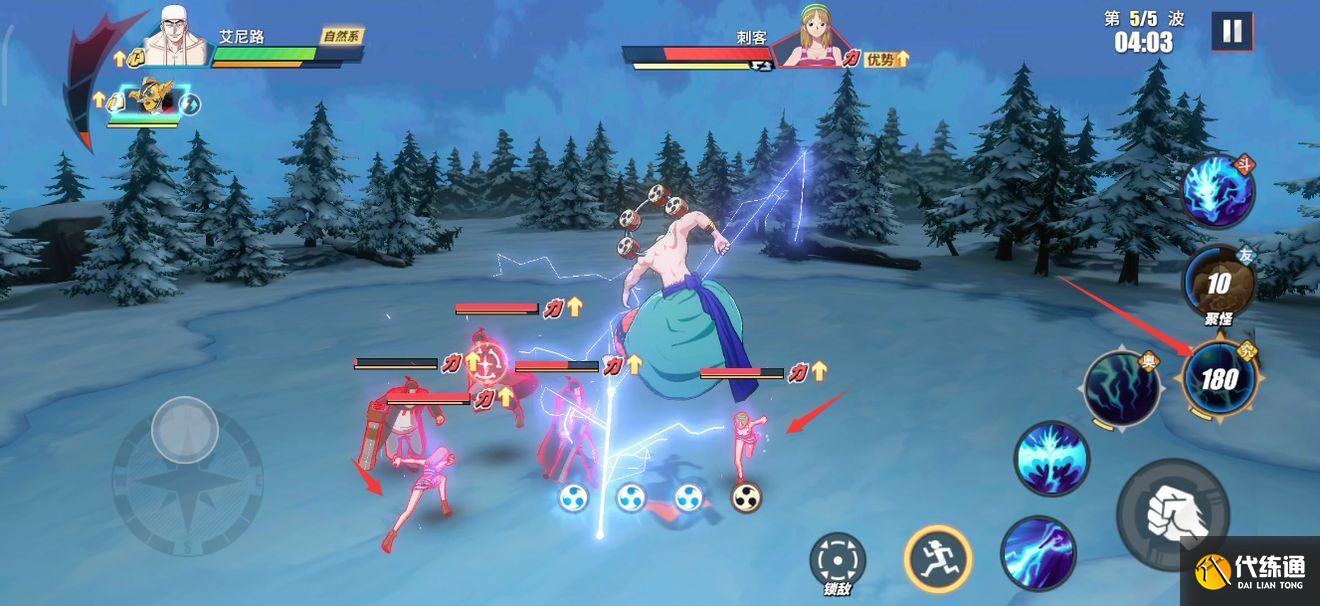
Task: Toggle the 锁敌 lock-on target button
Action: (837, 559)
